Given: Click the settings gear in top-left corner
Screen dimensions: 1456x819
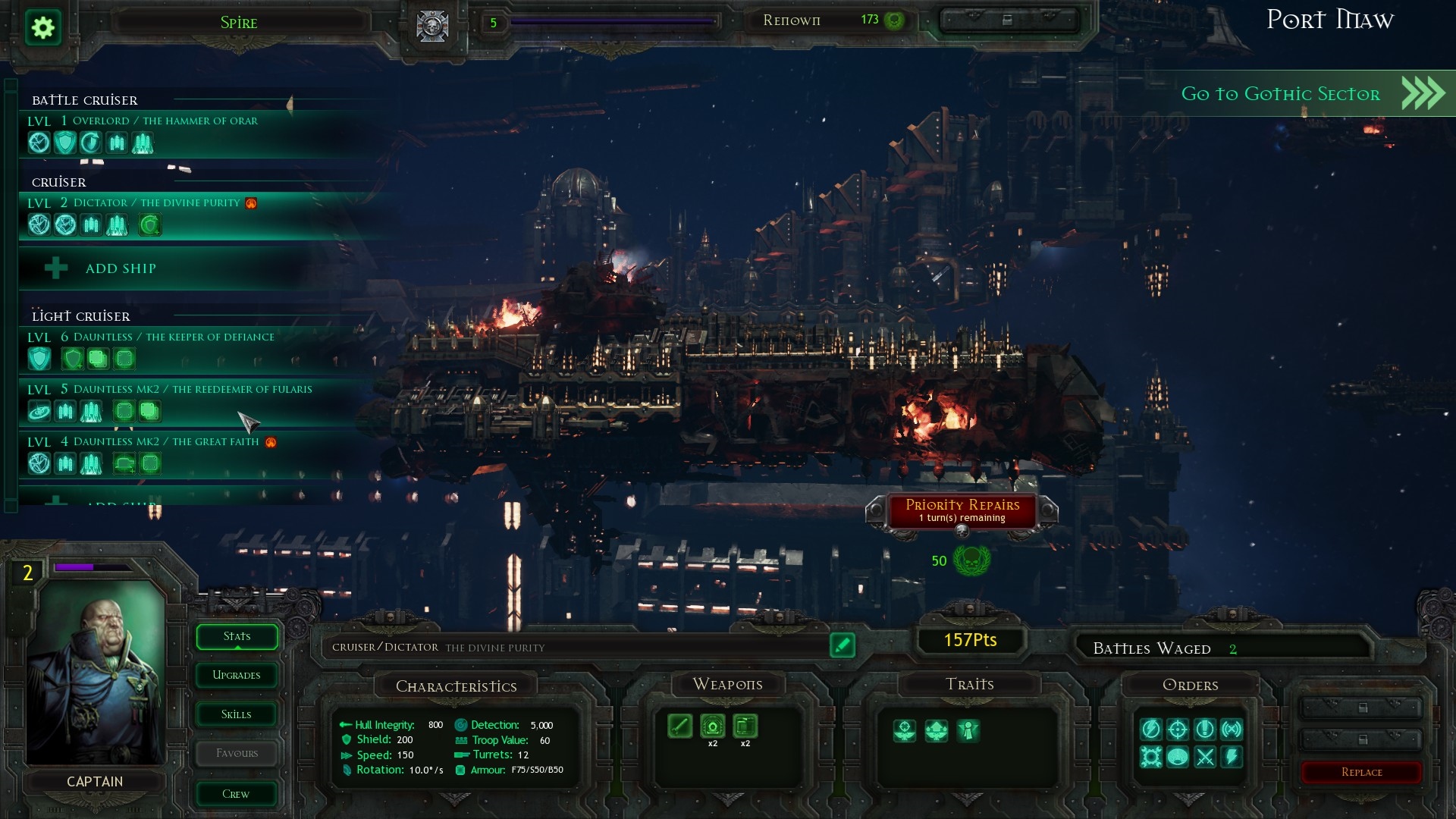Looking at the screenshot, I should point(43,27).
